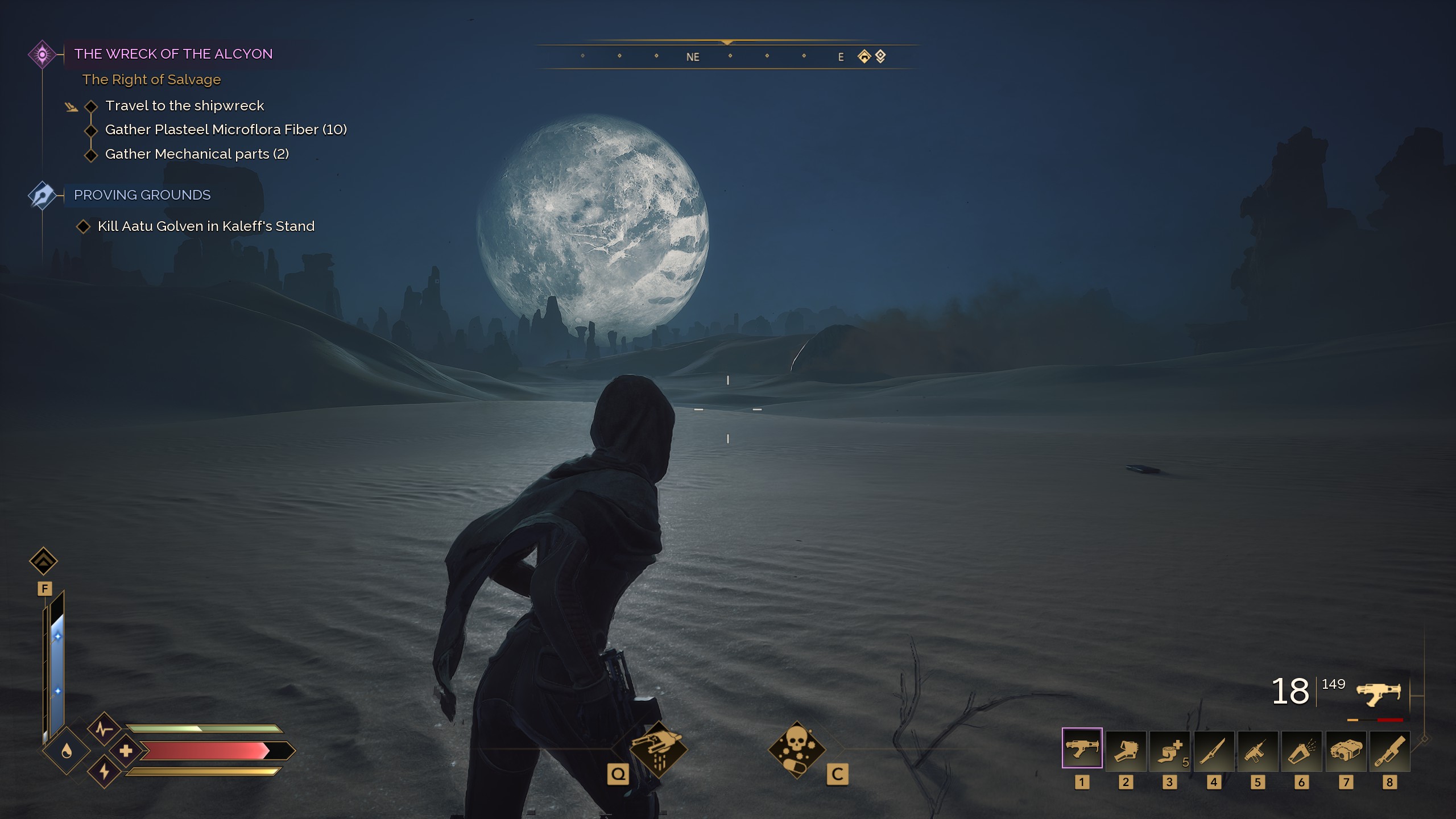Click the chevron diamond icon above water gauge
Image resolution: width=1456 pixels, height=819 pixels.
coord(43,561)
